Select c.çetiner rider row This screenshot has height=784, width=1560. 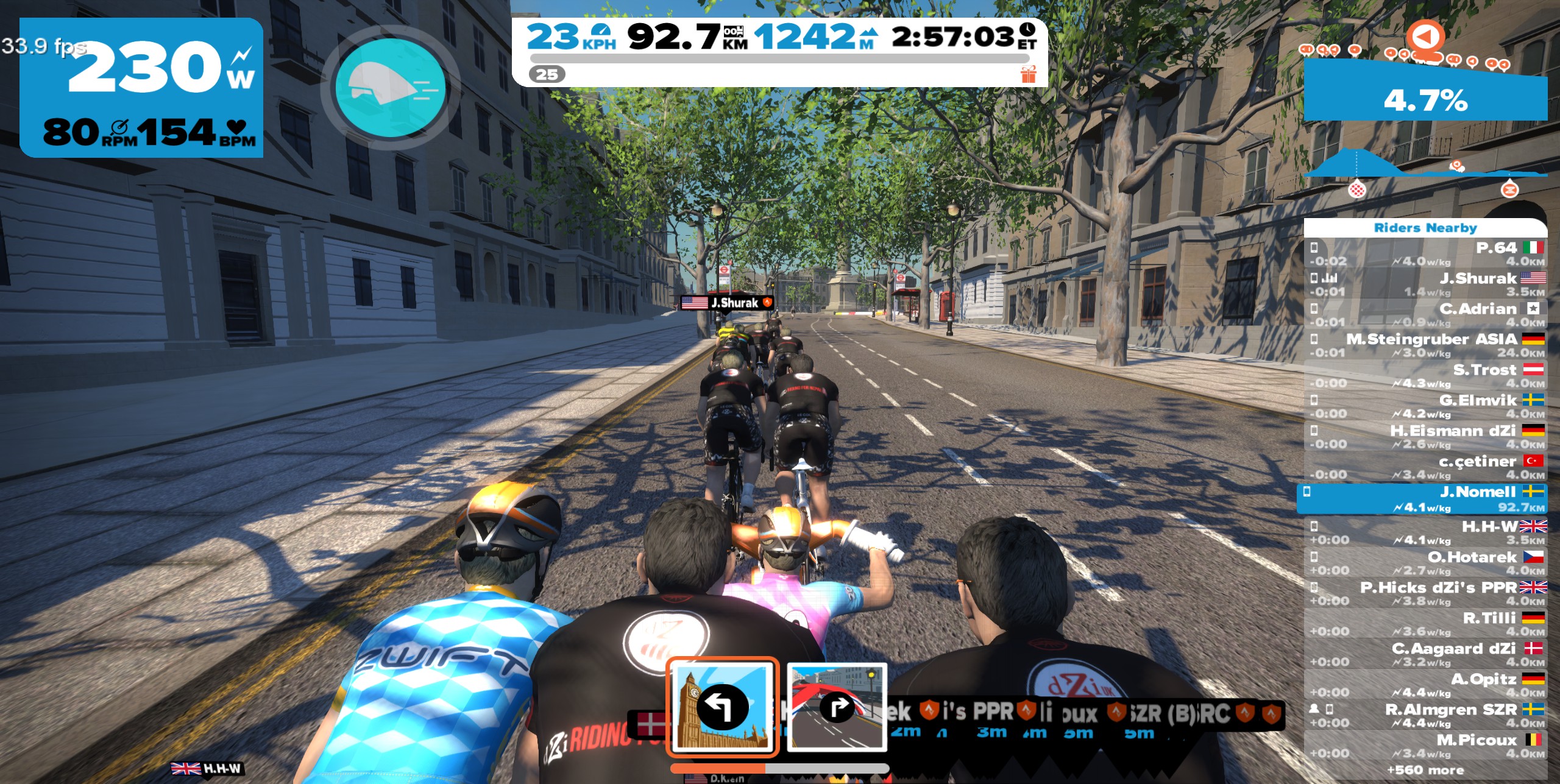point(1426,467)
